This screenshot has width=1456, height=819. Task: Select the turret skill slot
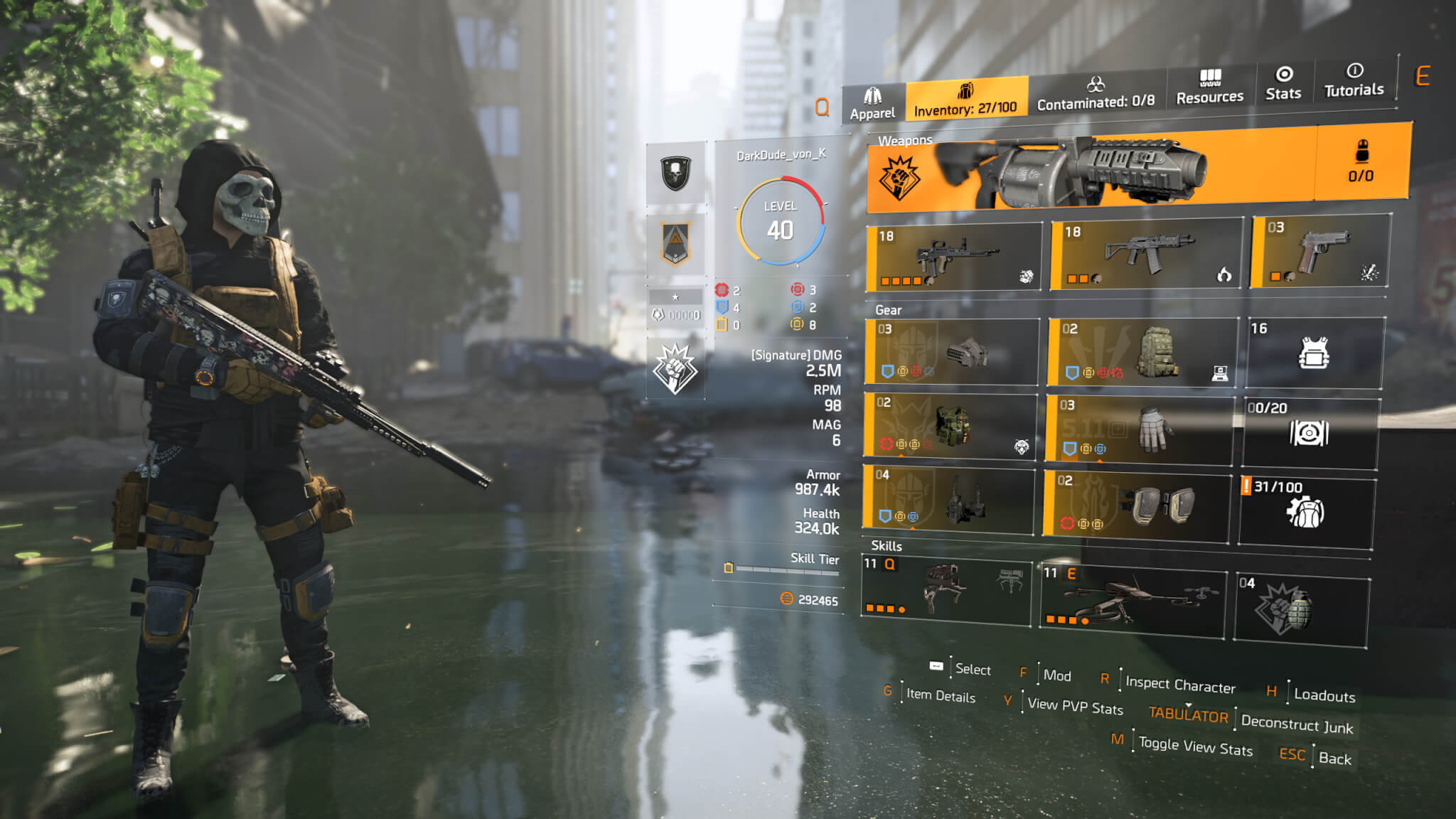point(946,591)
